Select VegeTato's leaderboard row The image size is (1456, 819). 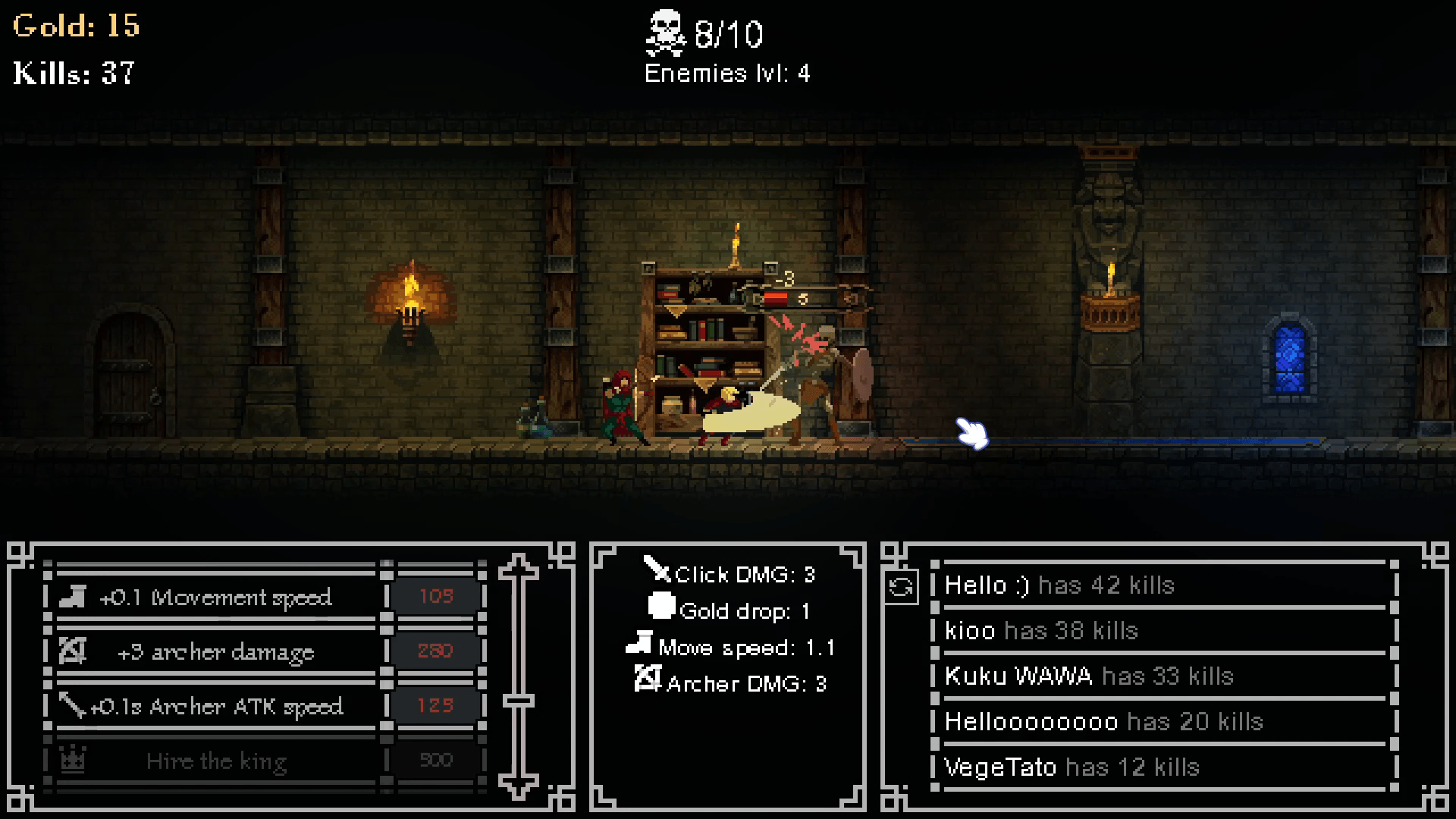[x=1164, y=767]
